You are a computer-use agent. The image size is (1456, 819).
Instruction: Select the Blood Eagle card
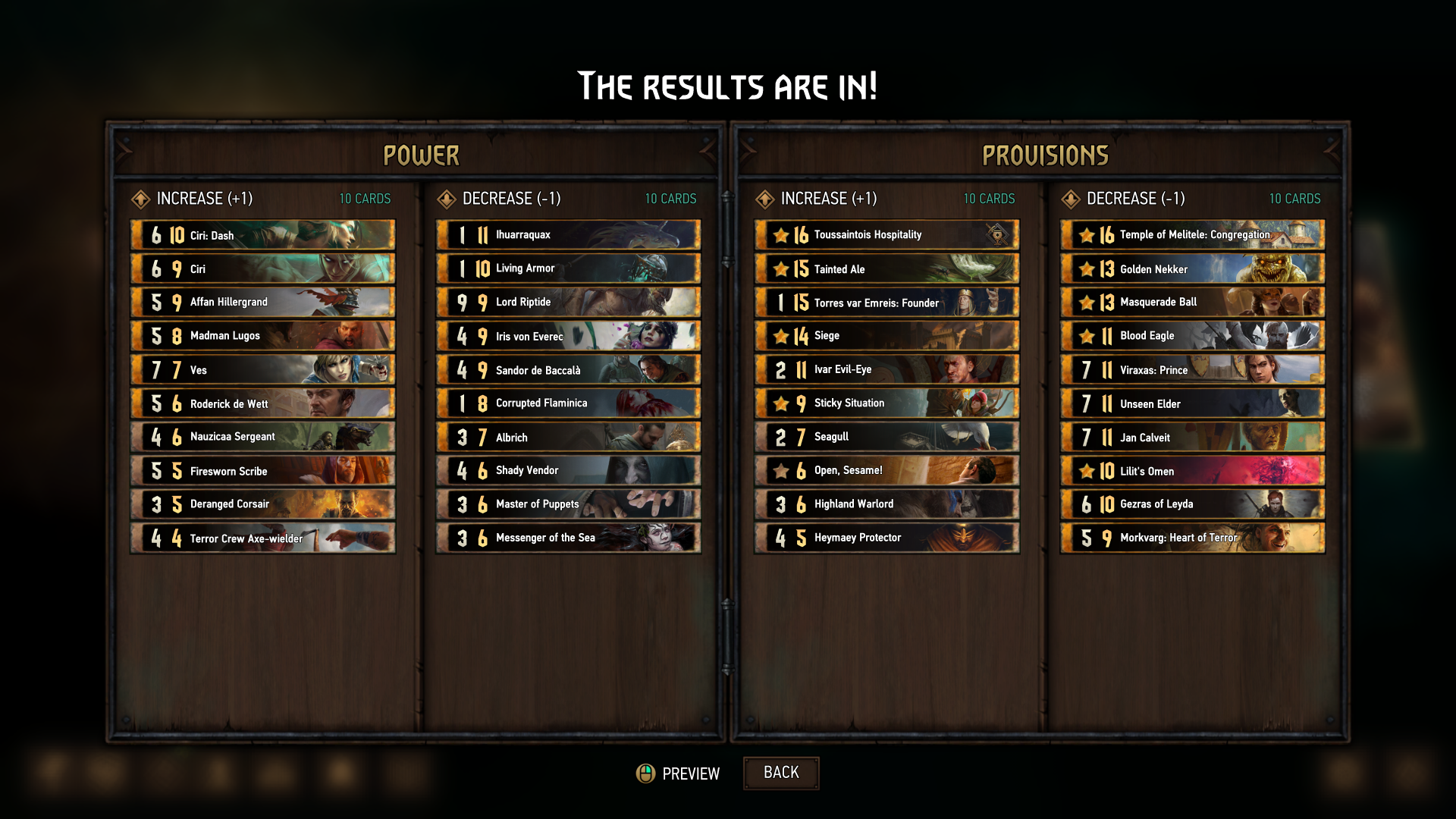1192,336
